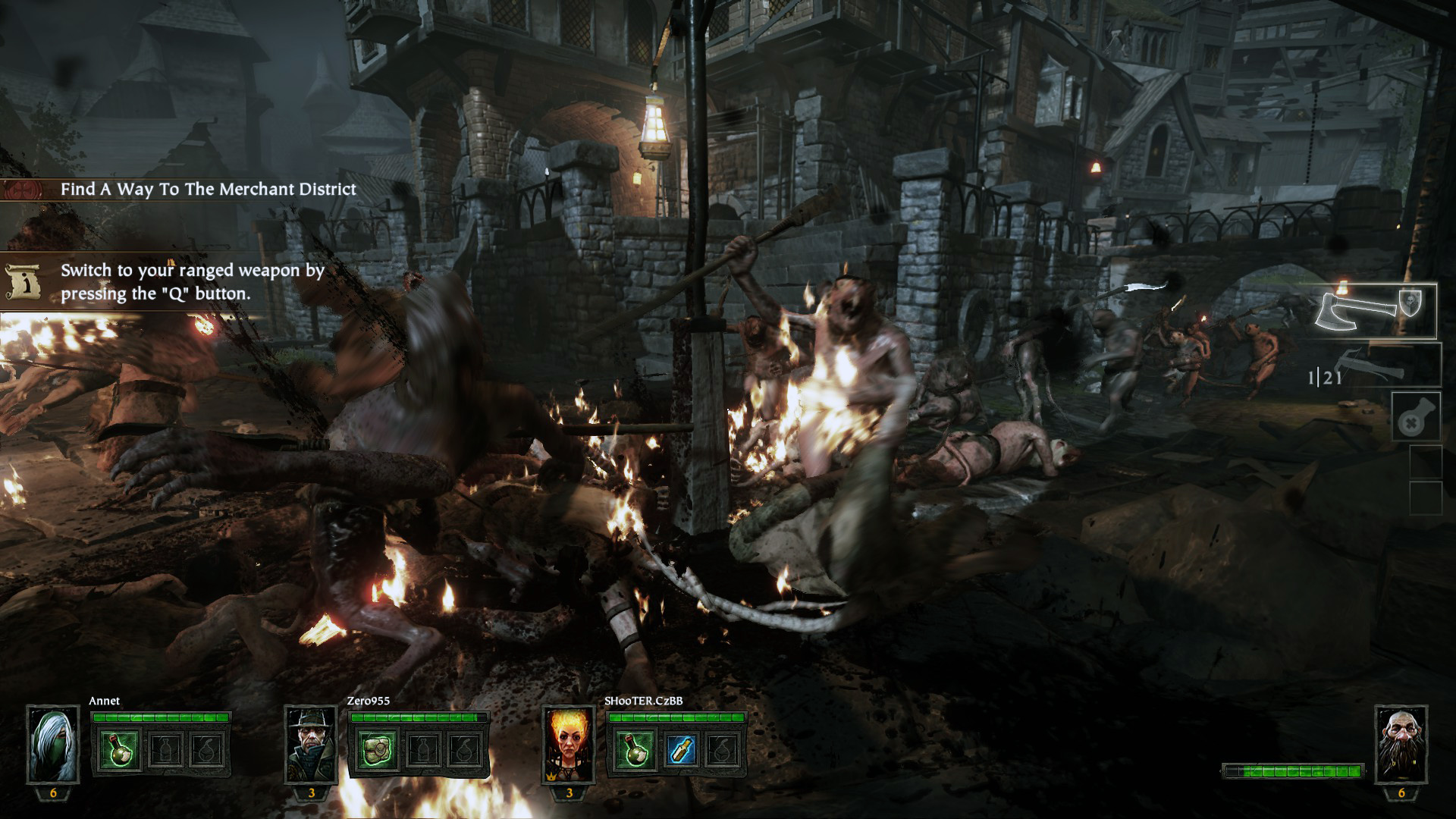Select the healing draught slot on the right
Screen dimensions: 1456x819
1416,417
